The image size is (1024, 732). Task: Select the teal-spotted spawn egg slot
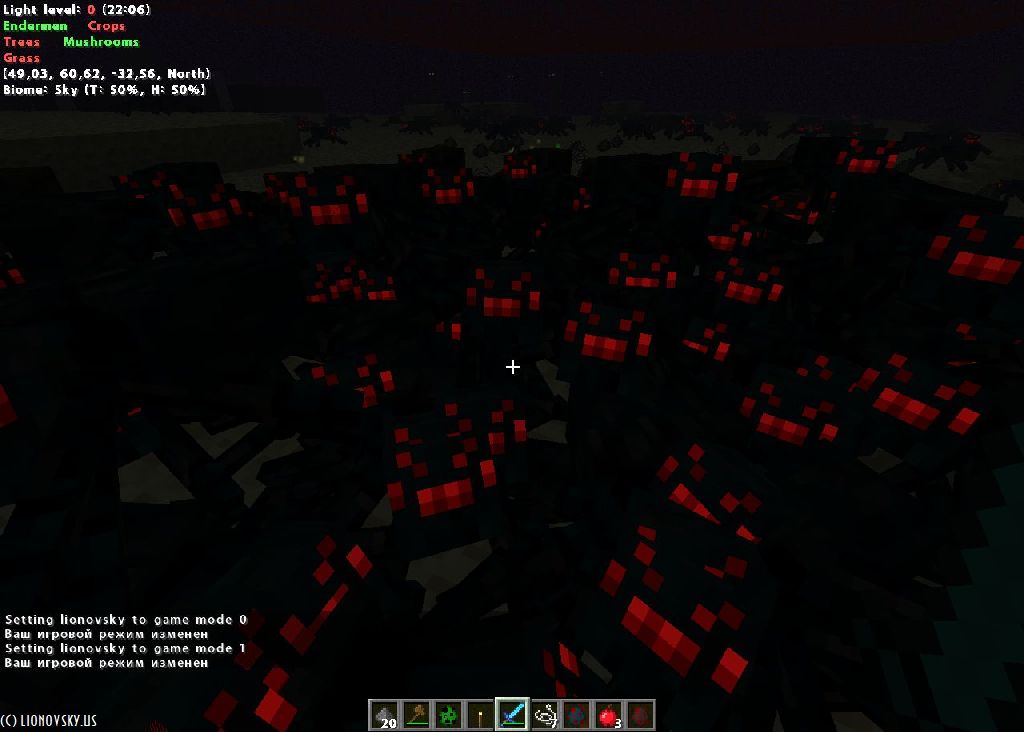coord(576,715)
